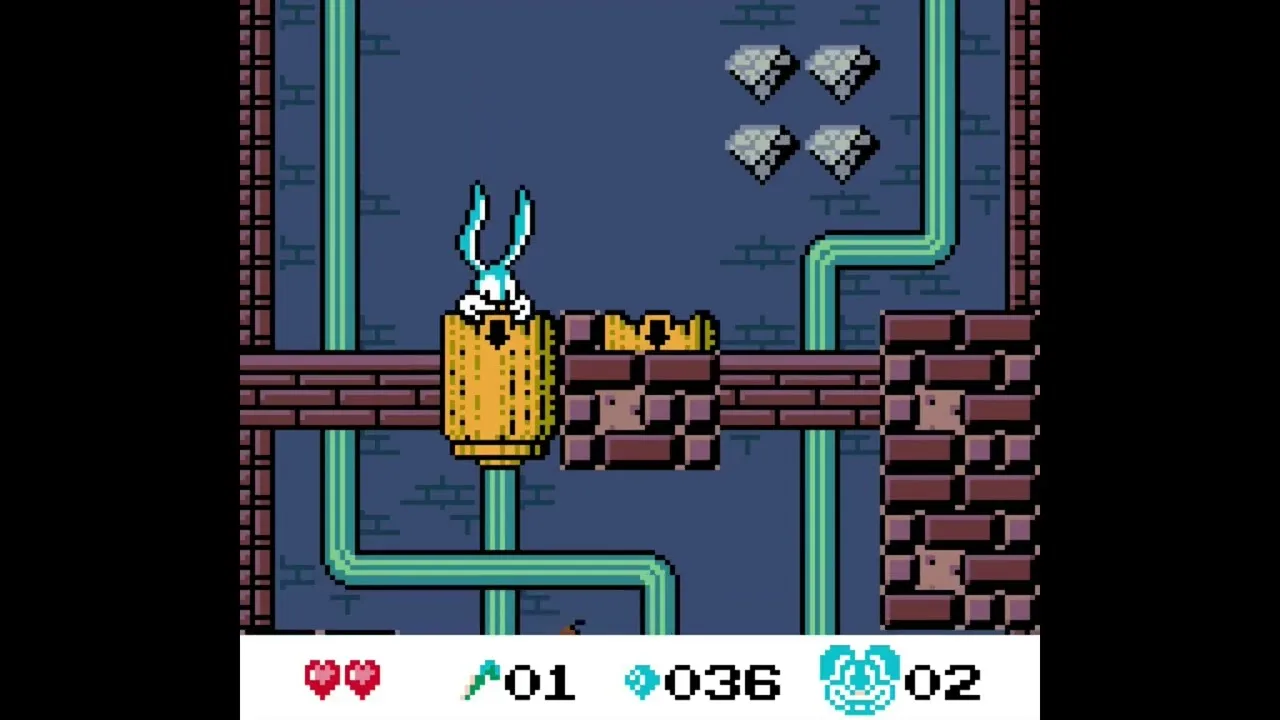Click the bottom-right diamond collectible
Screen dimensions: 1280x720
tap(840, 148)
